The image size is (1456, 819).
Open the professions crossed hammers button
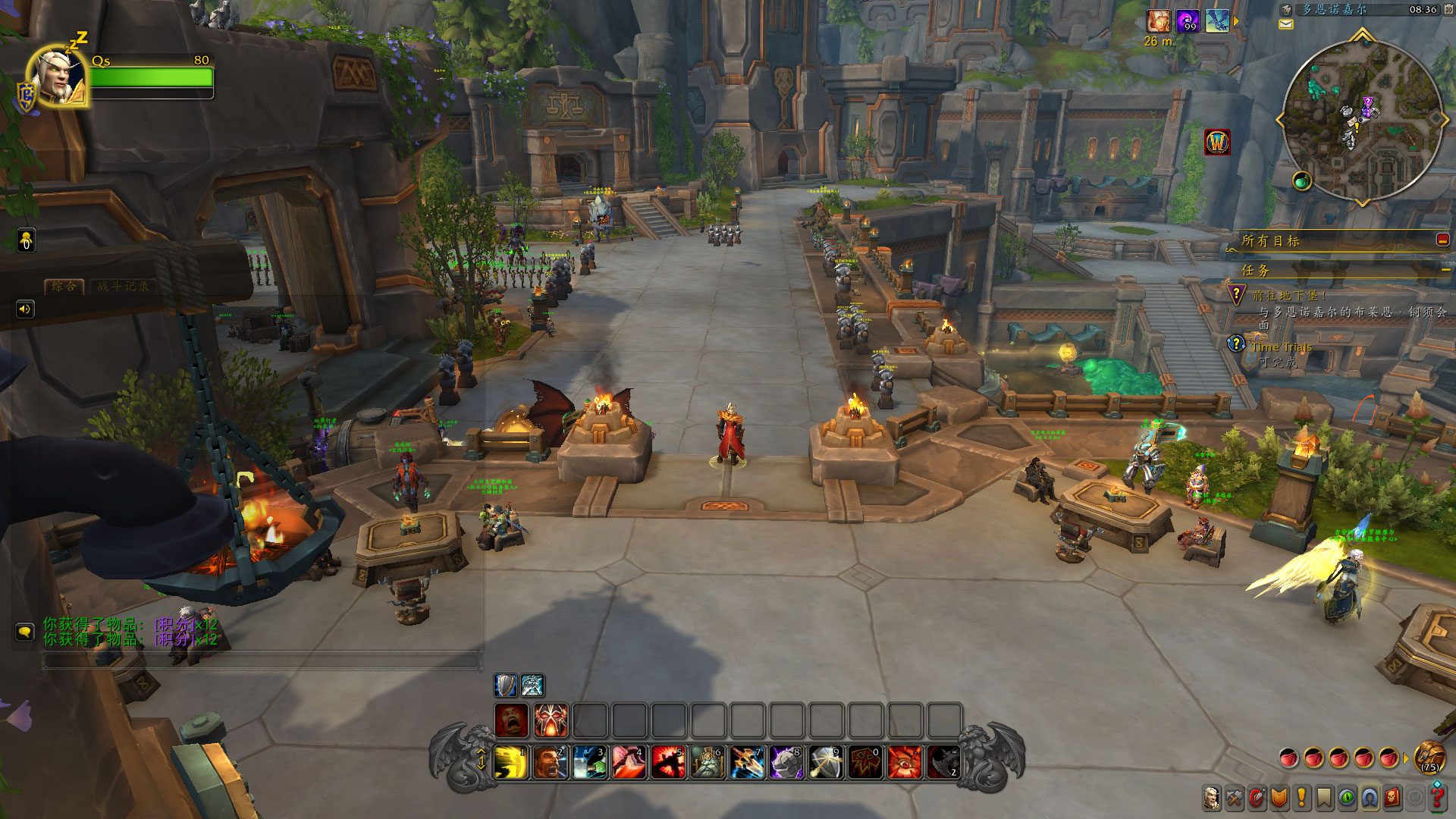tap(1234, 798)
